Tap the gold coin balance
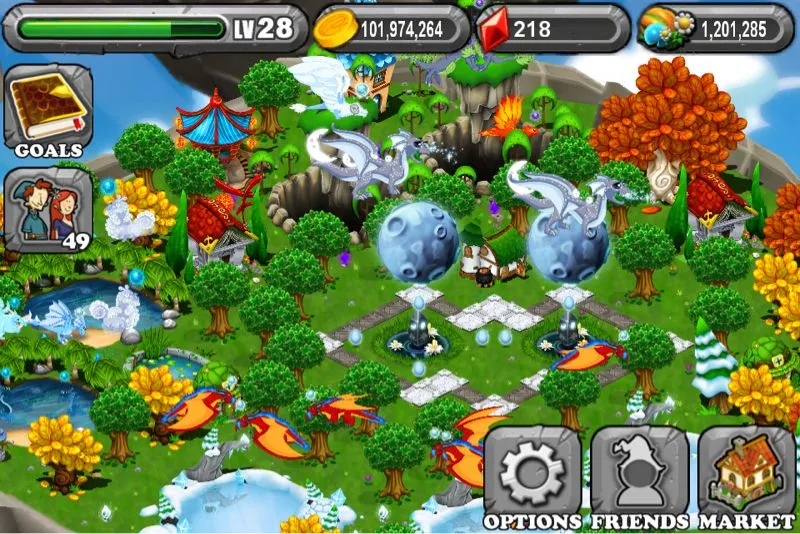Screen dimensions: 800x534 (391, 28)
